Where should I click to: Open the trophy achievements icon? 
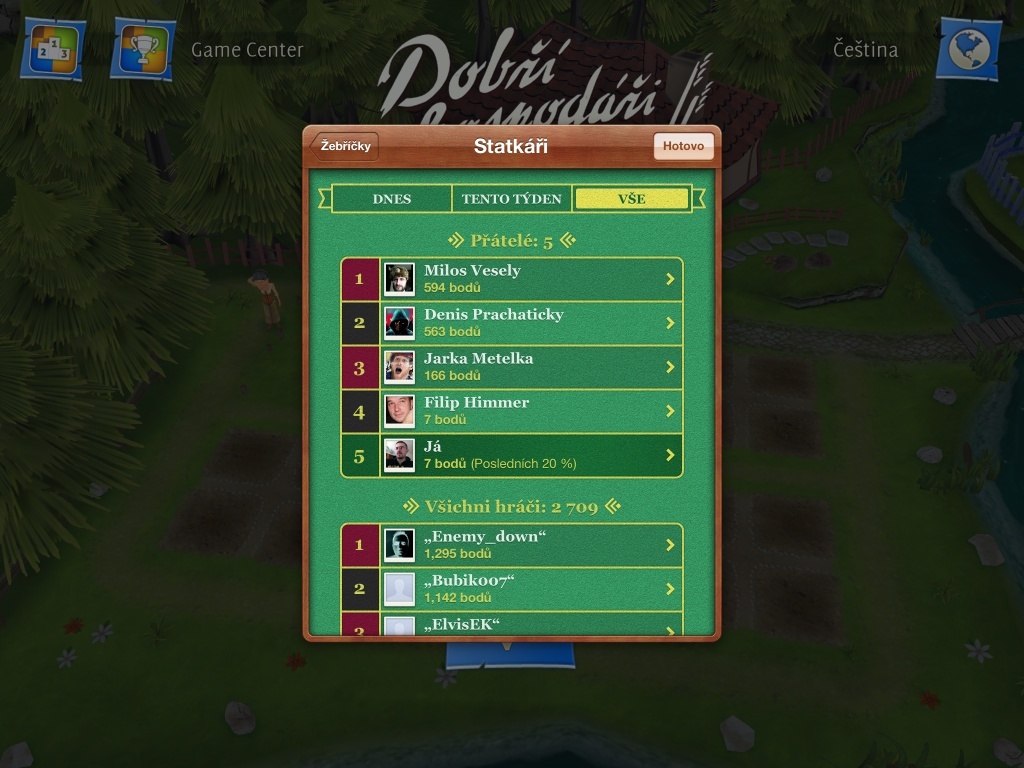point(143,49)
